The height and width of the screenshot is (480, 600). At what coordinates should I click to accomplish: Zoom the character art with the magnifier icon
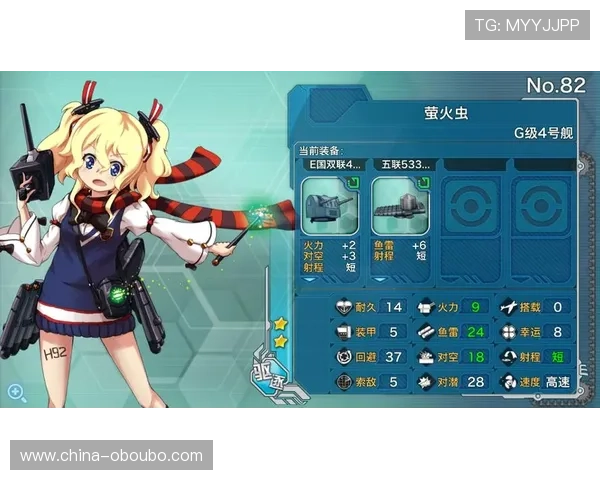pyautogui.click(x=17, y=391)
